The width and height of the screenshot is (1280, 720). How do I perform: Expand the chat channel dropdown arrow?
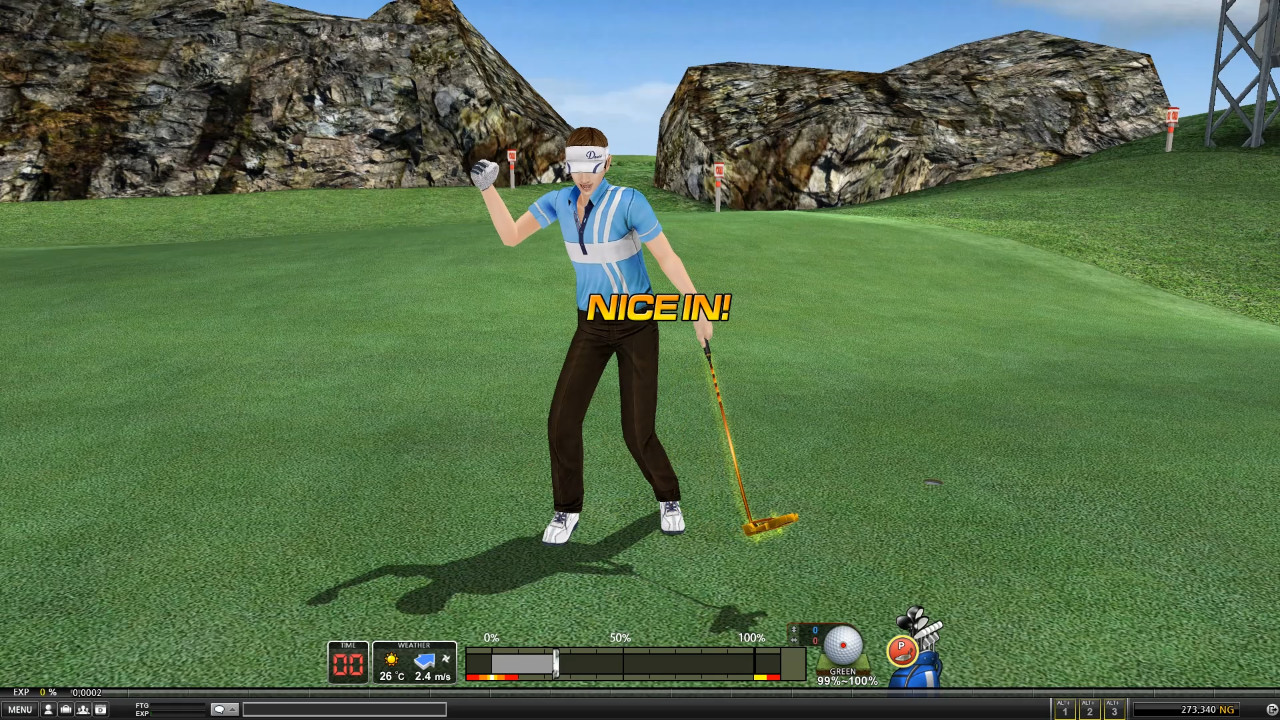click(233, 708)
